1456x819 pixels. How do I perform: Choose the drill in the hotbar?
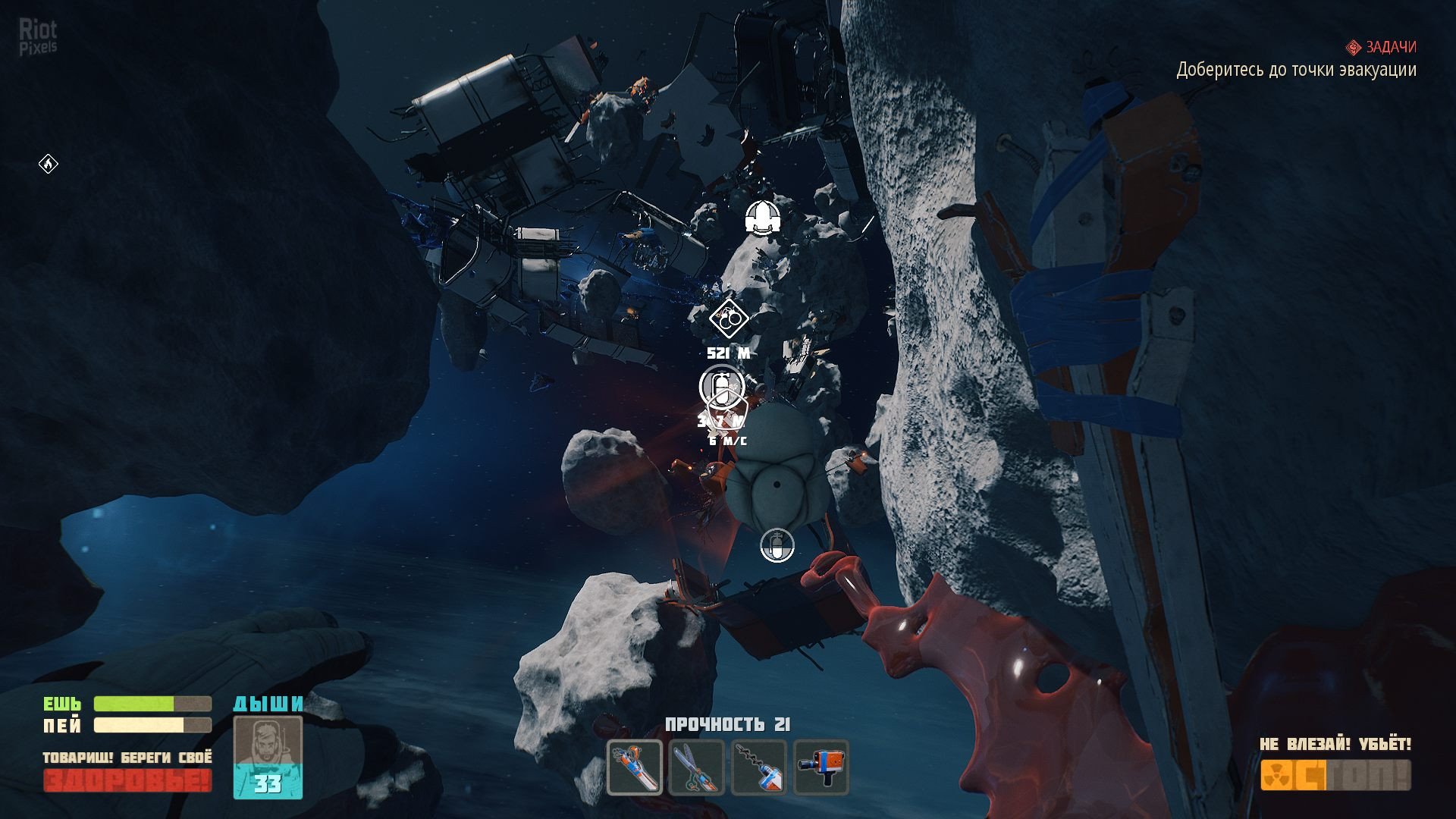tap(759, 767)
